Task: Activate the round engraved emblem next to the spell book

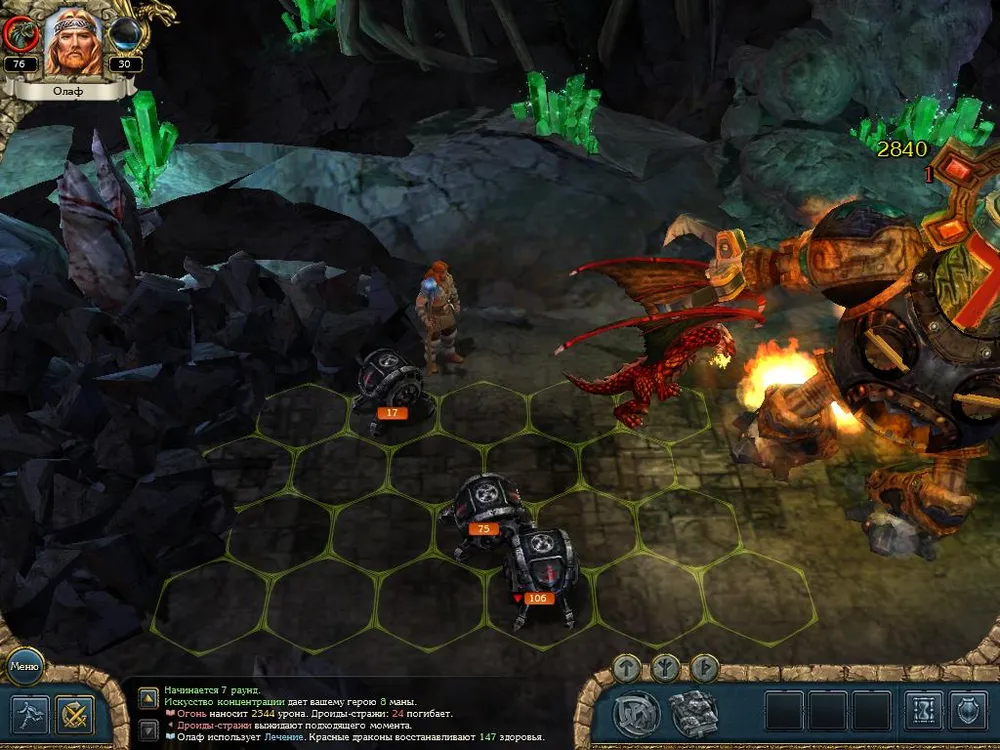Action: (636, 713)
